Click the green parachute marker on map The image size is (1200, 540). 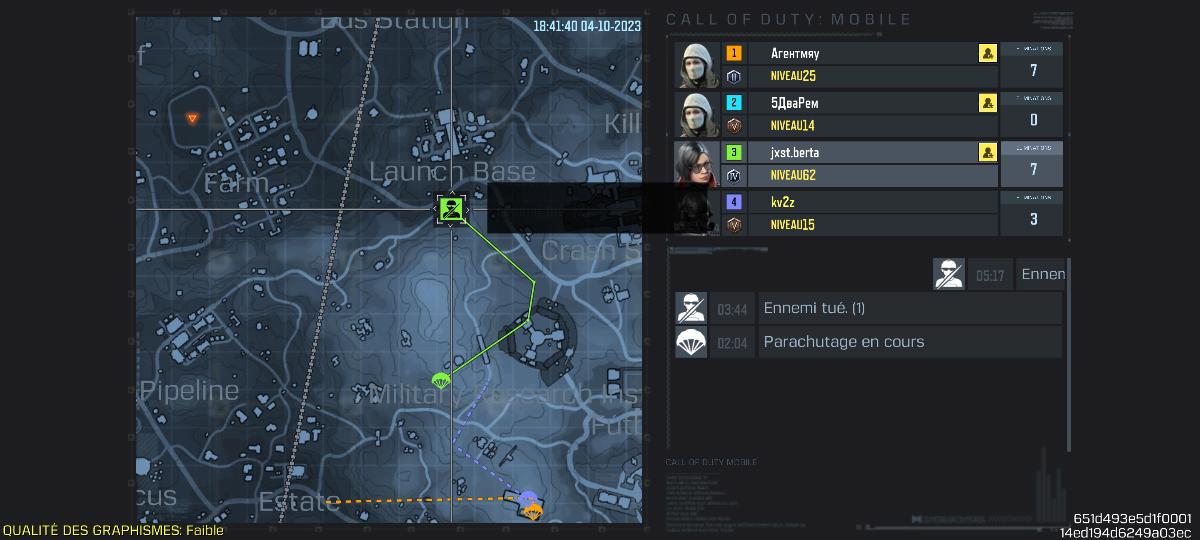pos(439,381)
